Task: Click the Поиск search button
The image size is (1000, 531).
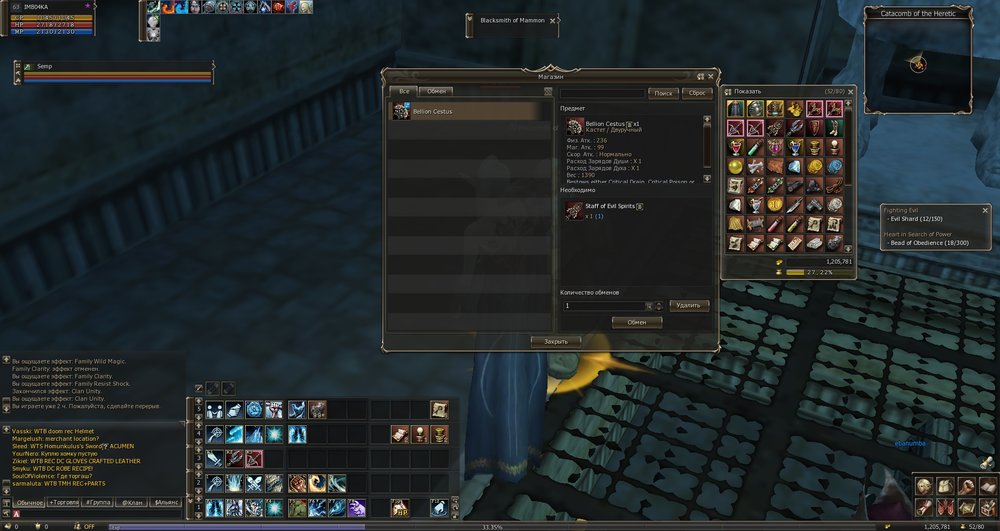Action: pos(662,93)
